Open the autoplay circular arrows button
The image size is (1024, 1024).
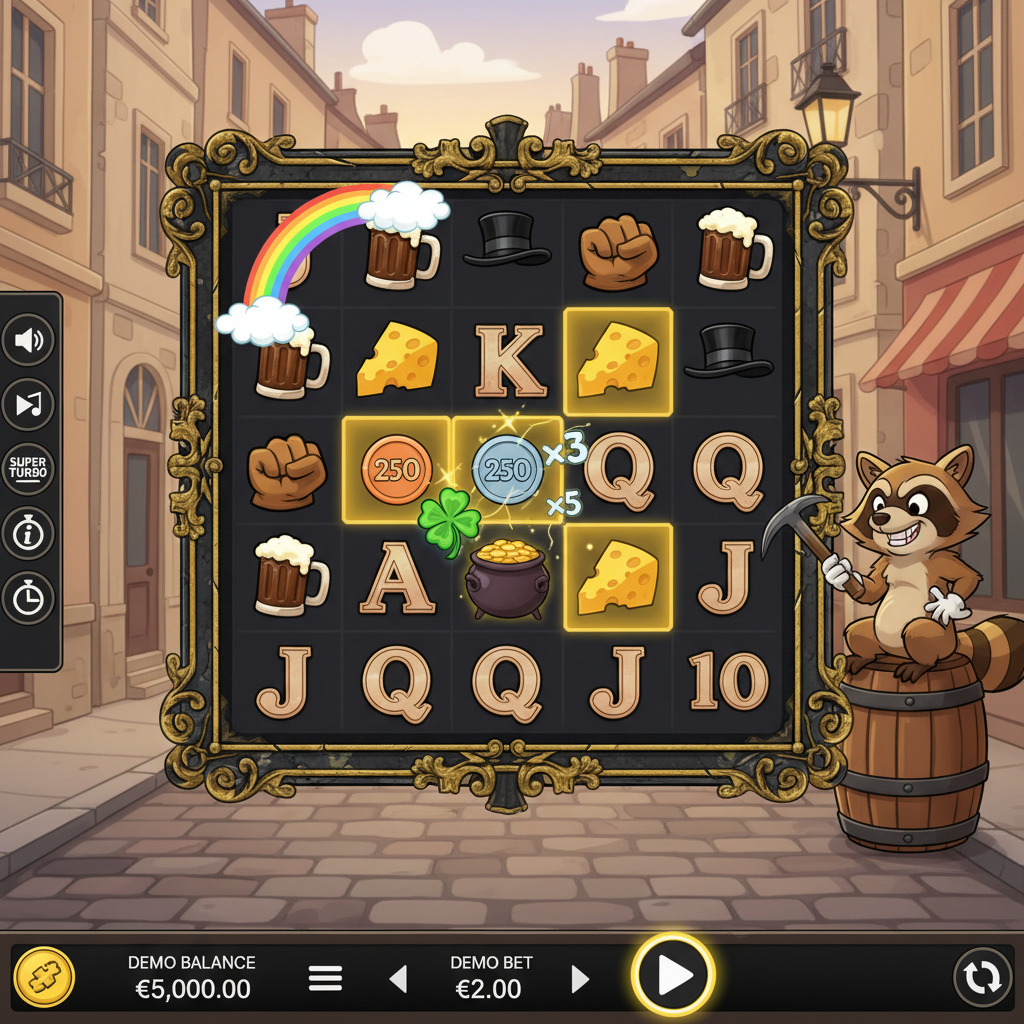tap(982, 977)
